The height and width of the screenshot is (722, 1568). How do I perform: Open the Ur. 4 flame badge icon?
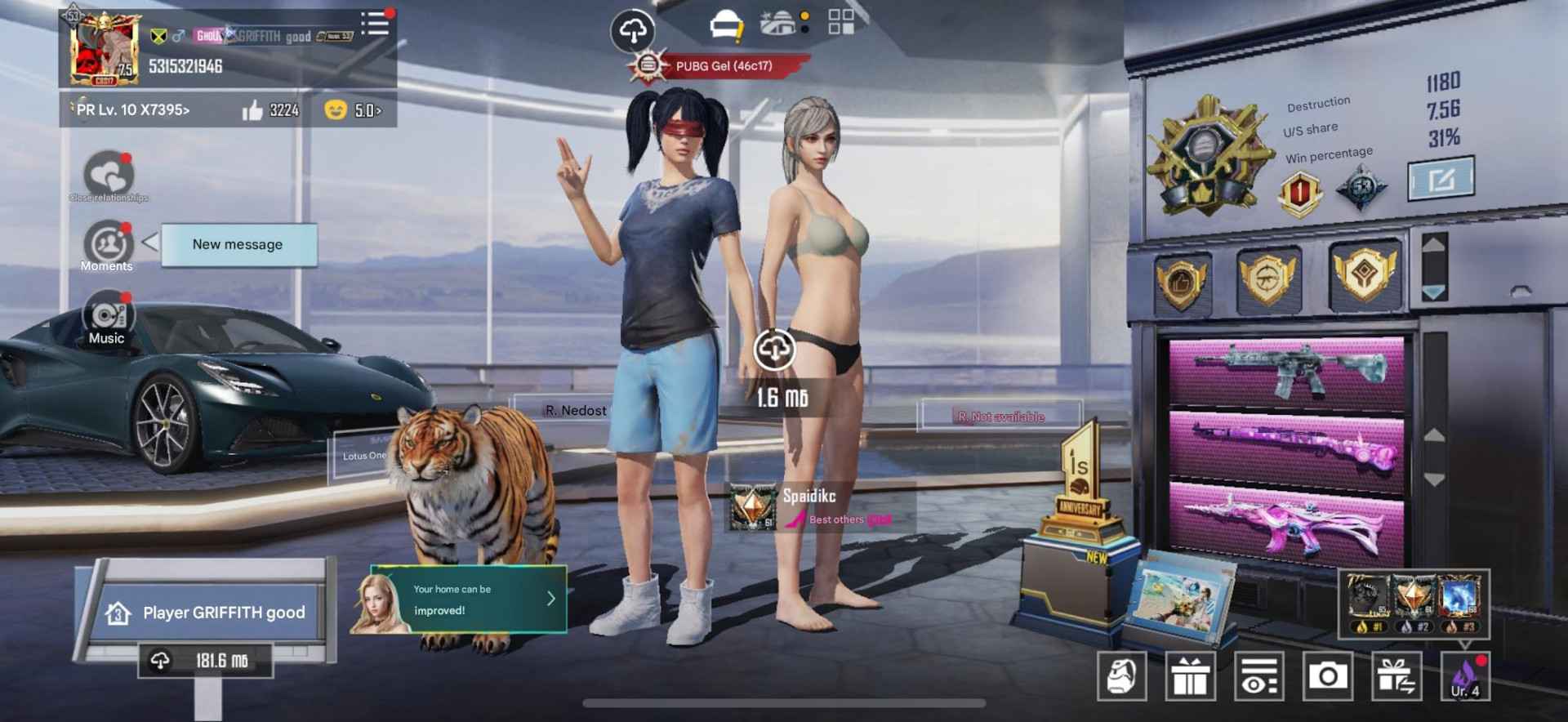point(1466,675)
